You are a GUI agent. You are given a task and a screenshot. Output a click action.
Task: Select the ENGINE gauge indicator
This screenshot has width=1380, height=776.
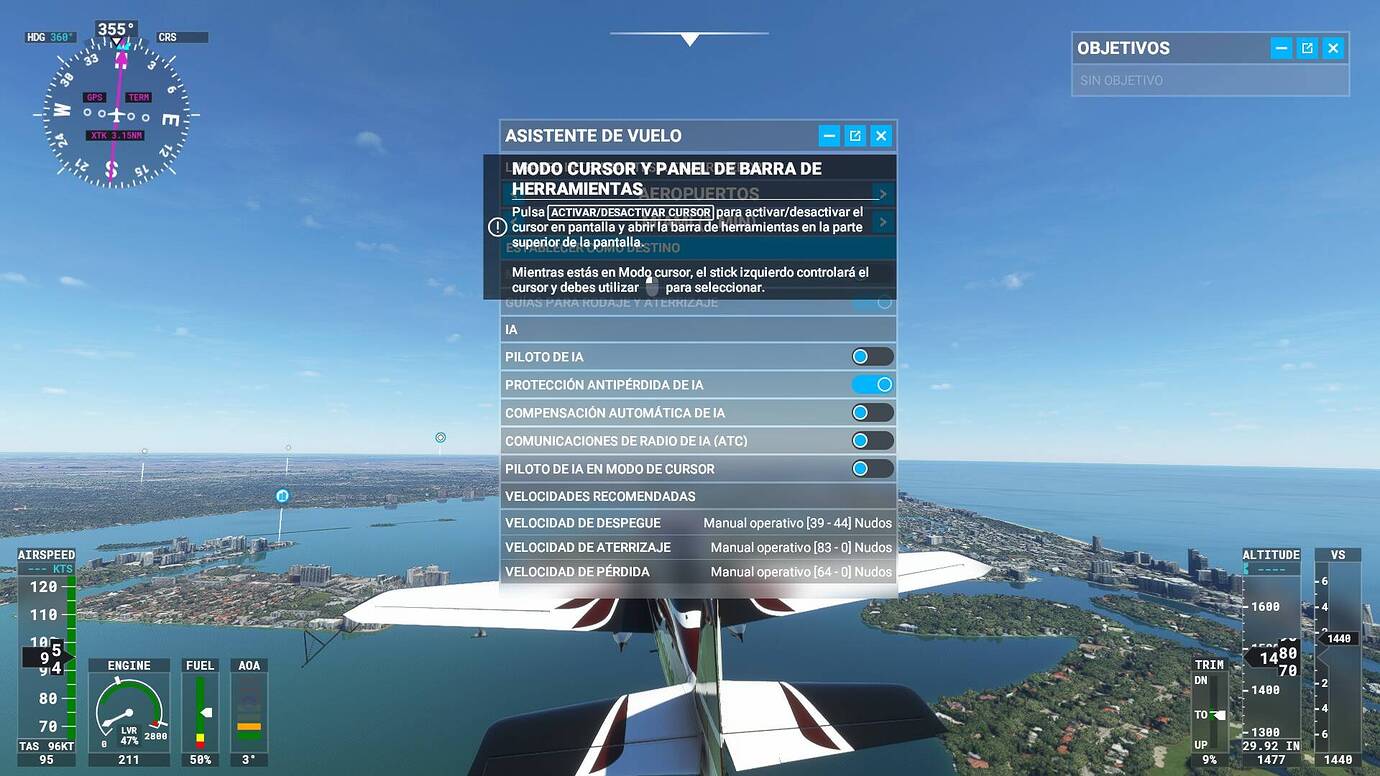[x=129, y=711]
